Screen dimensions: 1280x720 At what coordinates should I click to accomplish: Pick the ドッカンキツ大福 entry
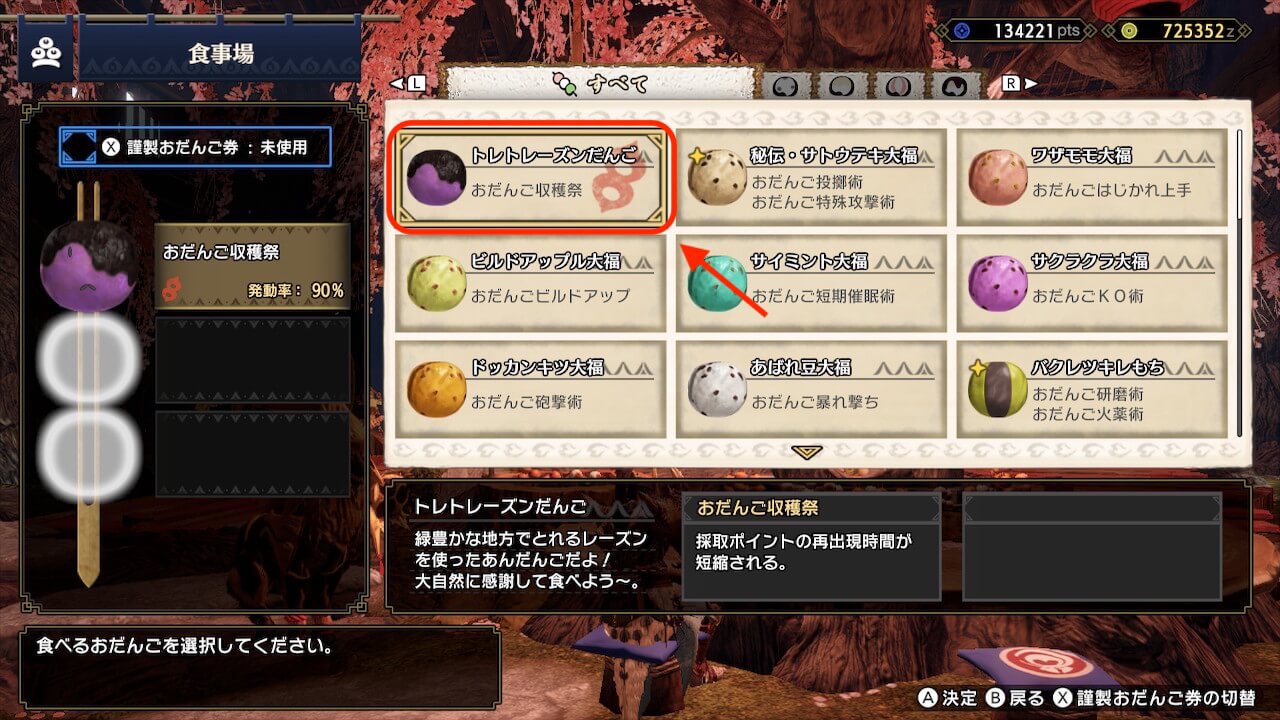pos(530,389)
